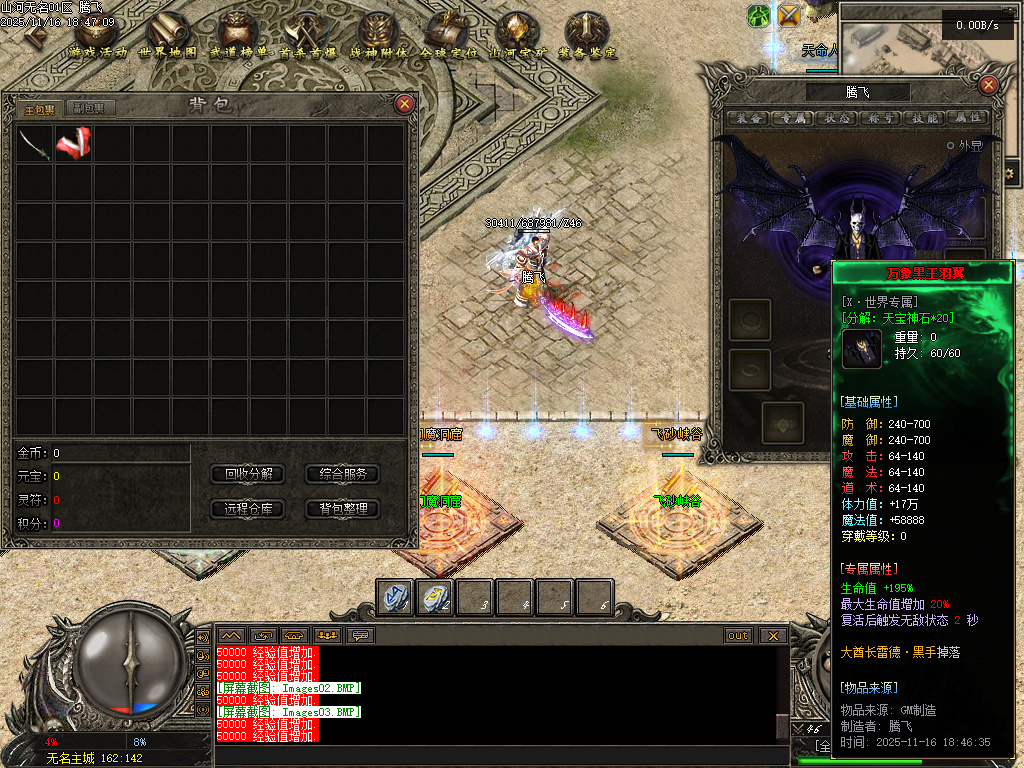Select the green sword in the backpack

[34, 144]
